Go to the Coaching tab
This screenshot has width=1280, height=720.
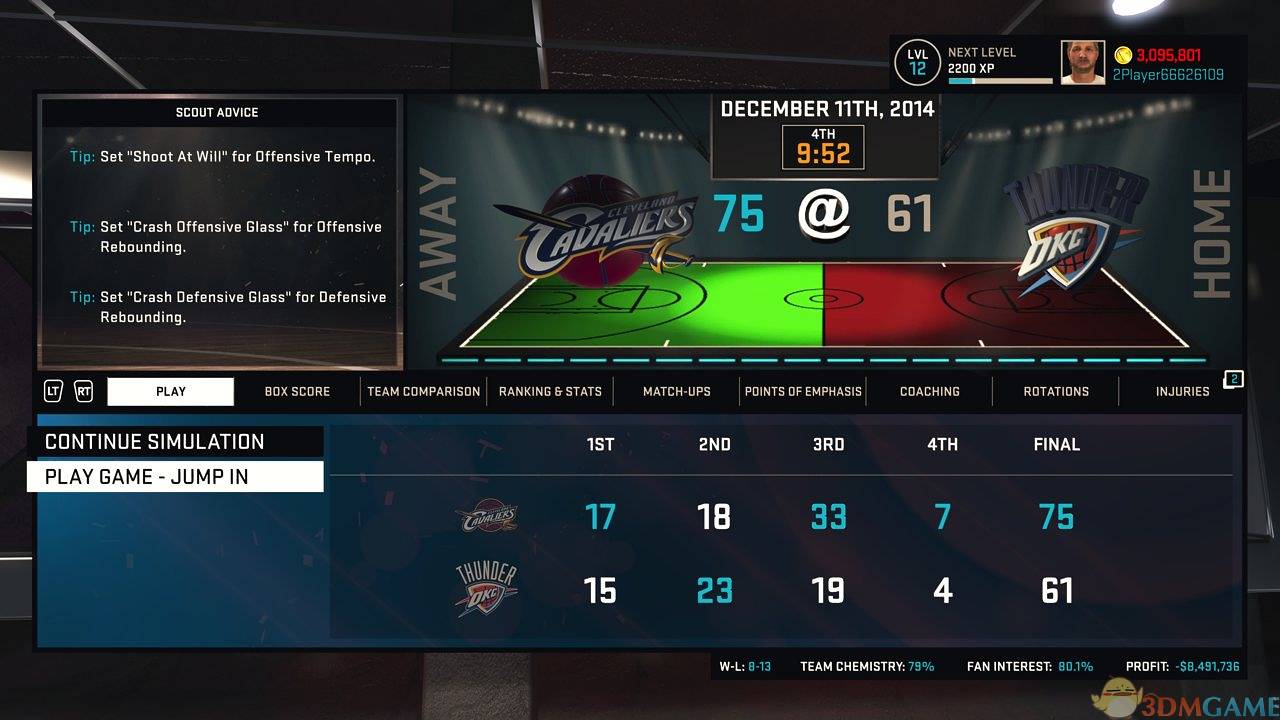pos(930,391)
